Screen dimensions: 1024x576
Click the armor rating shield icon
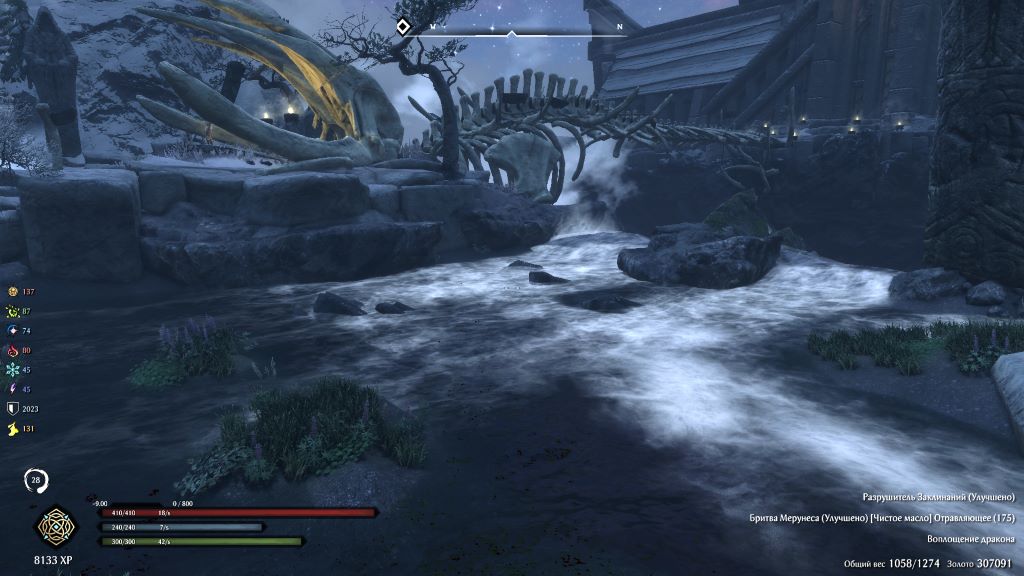13,408
